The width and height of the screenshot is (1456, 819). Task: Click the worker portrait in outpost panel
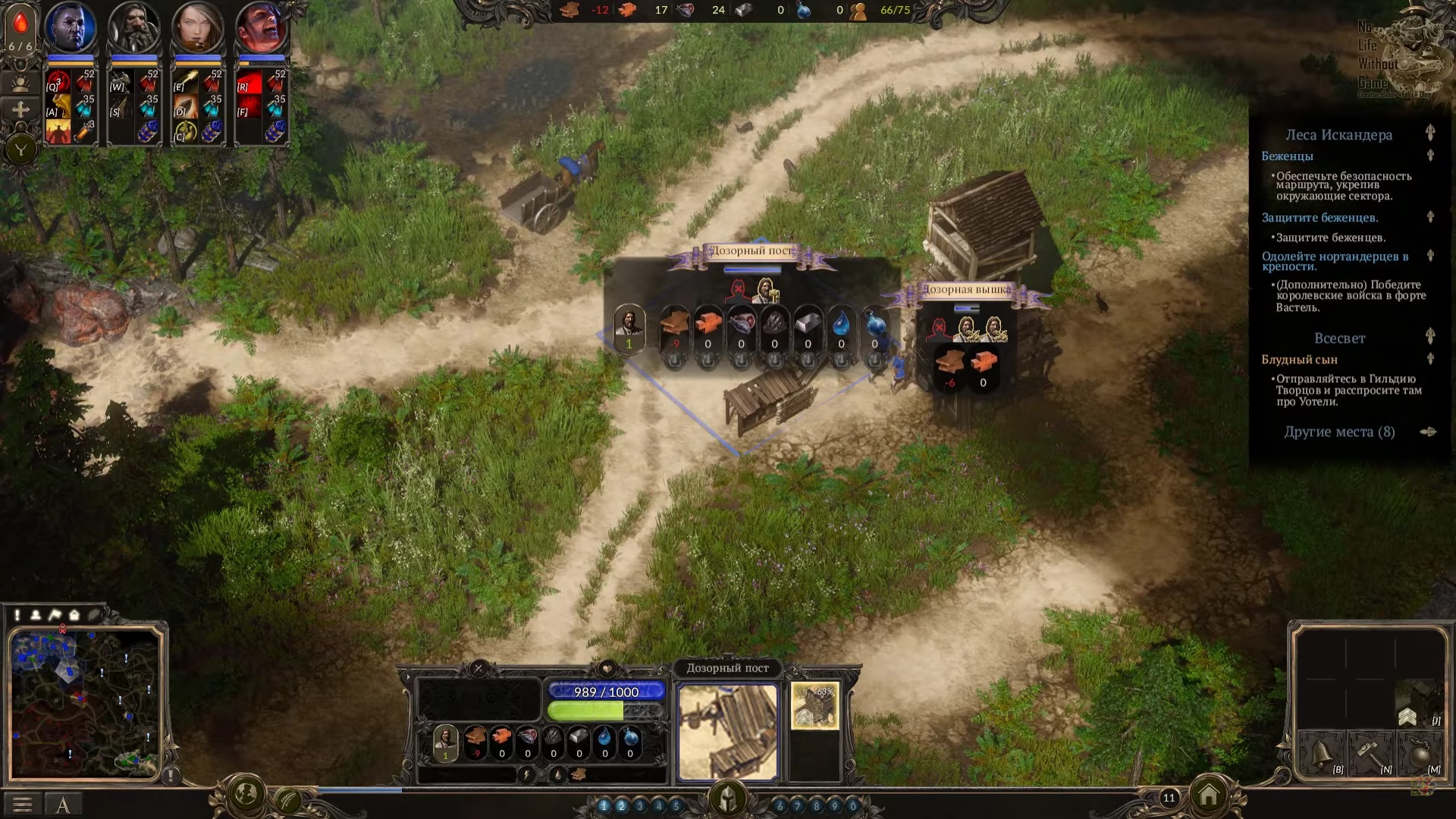[x=629, y=326]
